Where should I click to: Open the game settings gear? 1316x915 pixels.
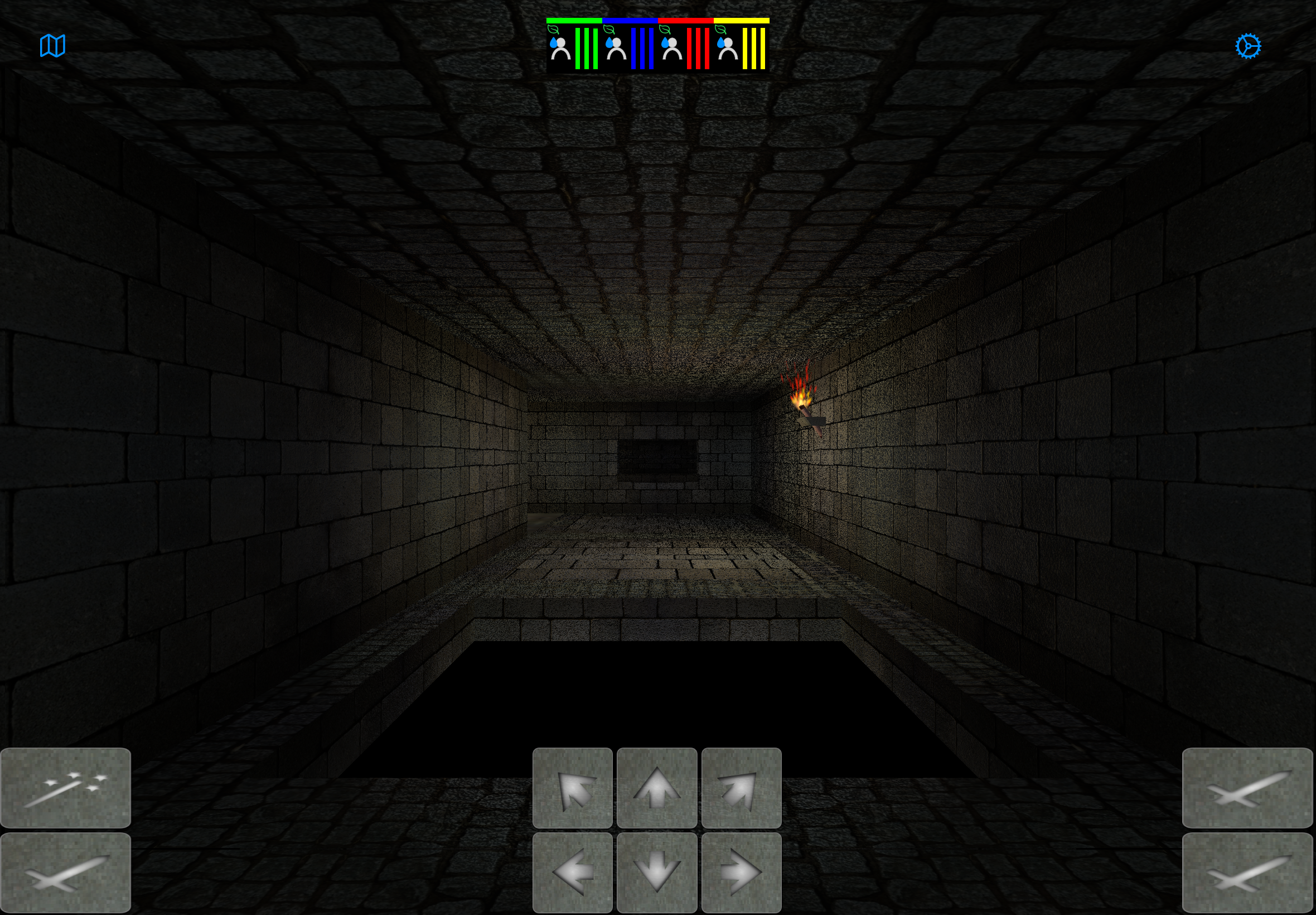point(1247,45)
